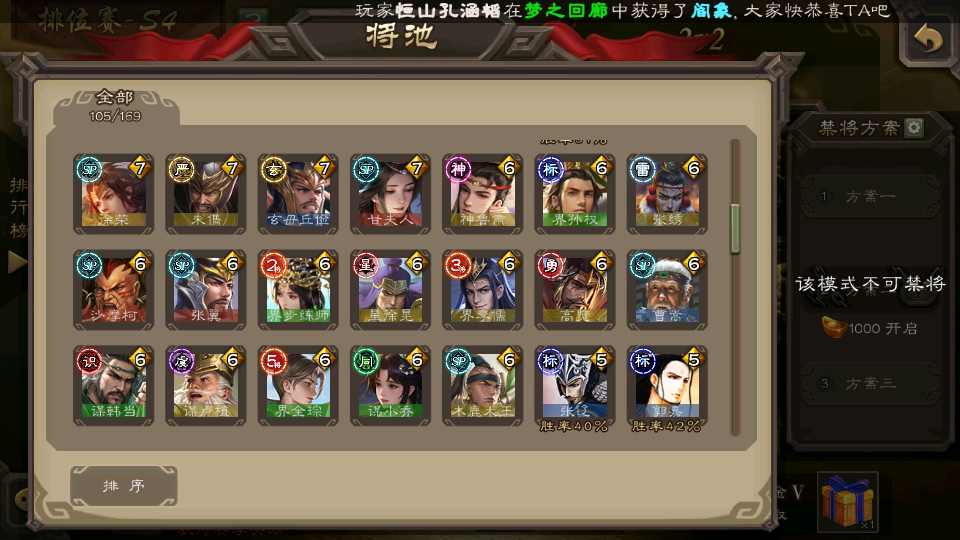The height and width of the screenshot is (540, 960).
Task: Choose the 张翼 hero card
Action: coord(206,290)
